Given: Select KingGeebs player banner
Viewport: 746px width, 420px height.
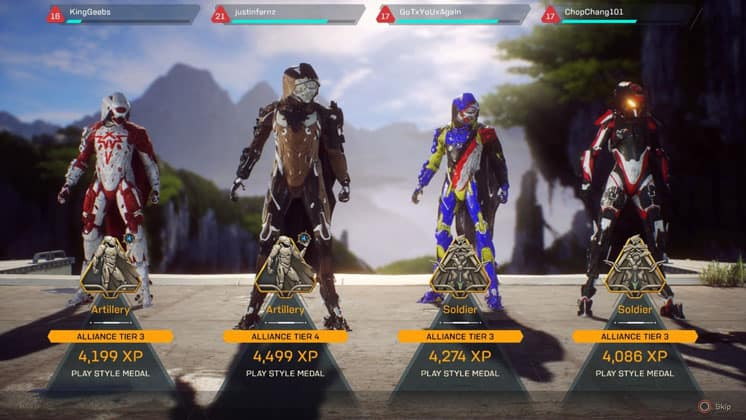Looking at the screenshot, I should 123,14.
